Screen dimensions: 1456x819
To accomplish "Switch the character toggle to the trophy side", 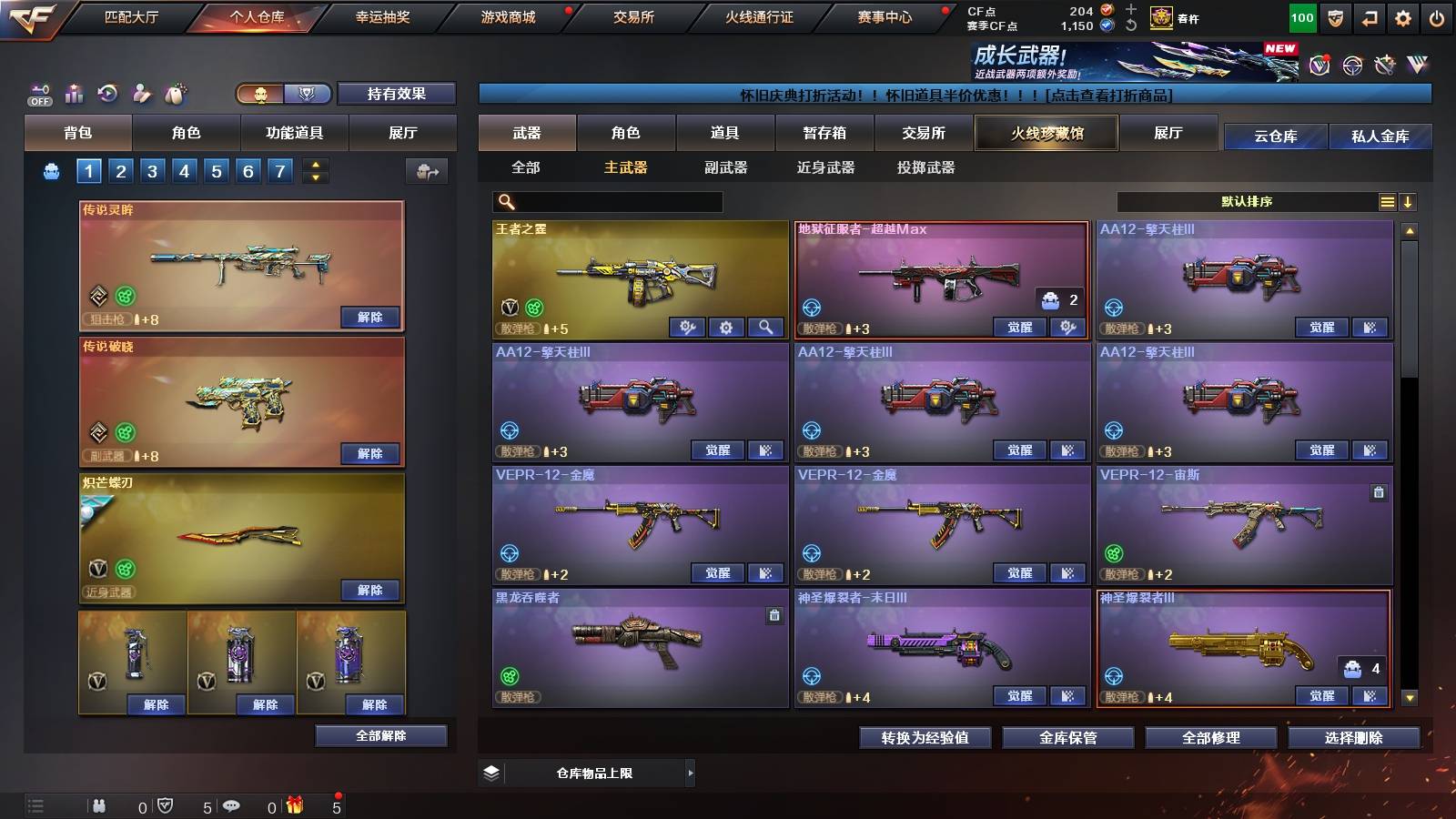I will tap(308, 94).
